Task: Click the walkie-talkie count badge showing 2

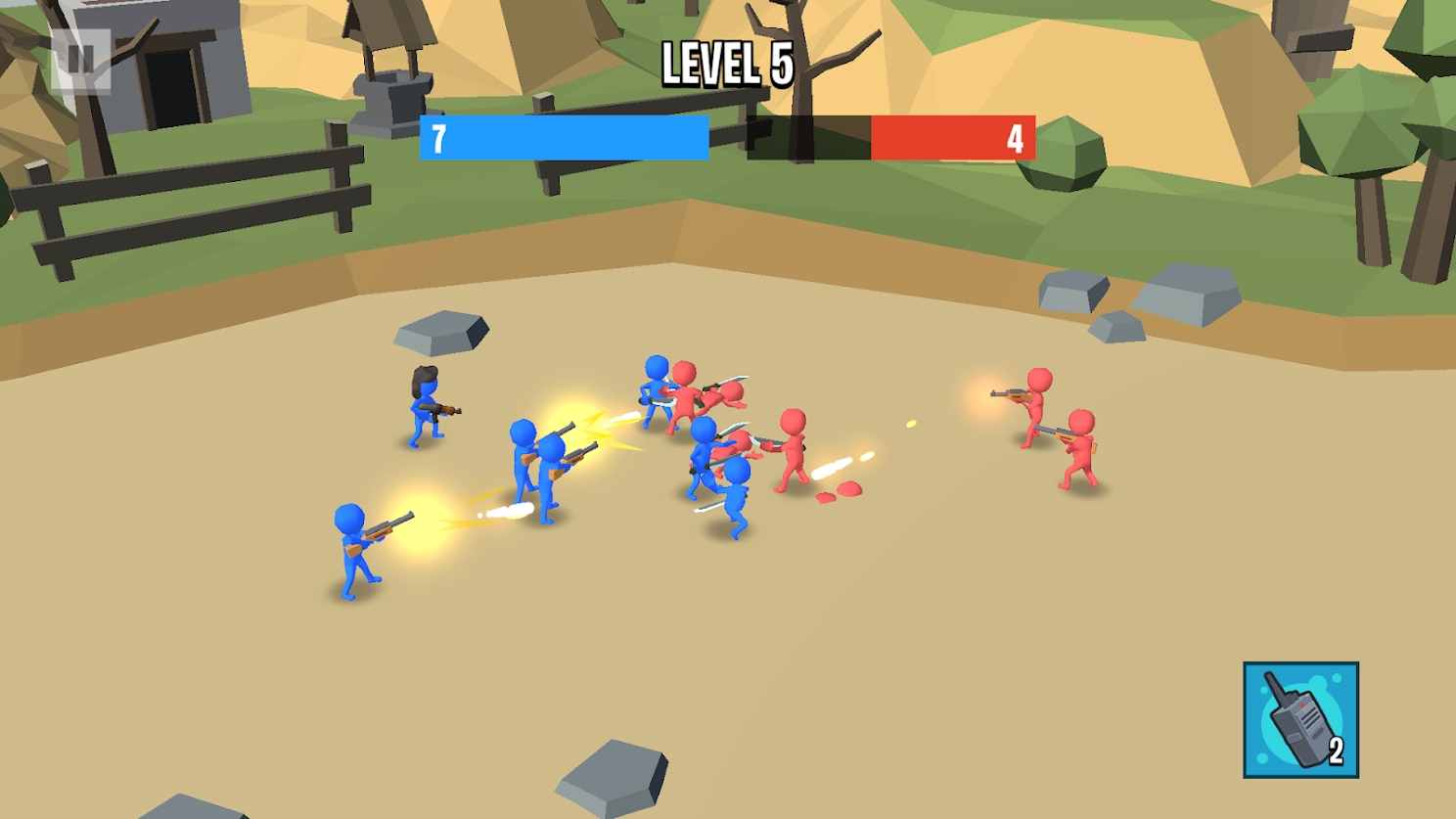Action: (x=1337, y=750)
